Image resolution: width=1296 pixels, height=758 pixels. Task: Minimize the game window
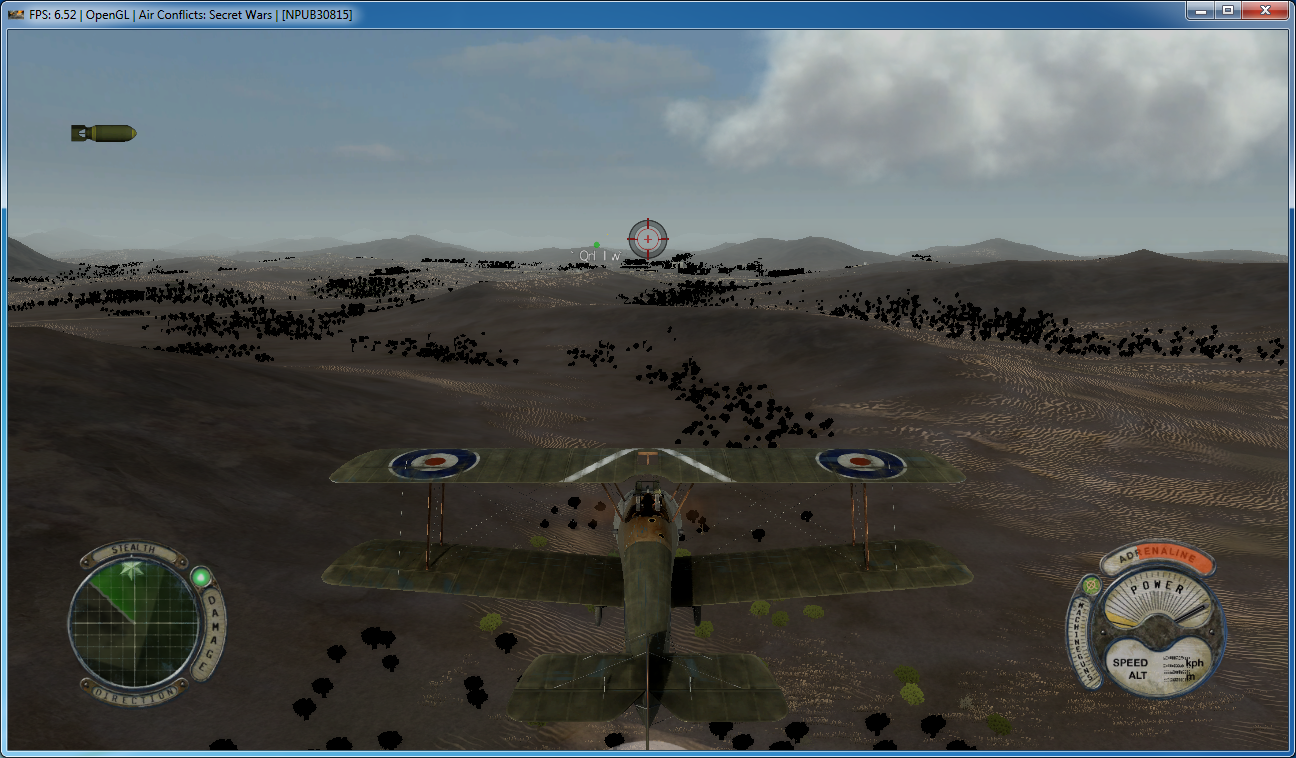pyautogui.click(x=1200, y=11)
